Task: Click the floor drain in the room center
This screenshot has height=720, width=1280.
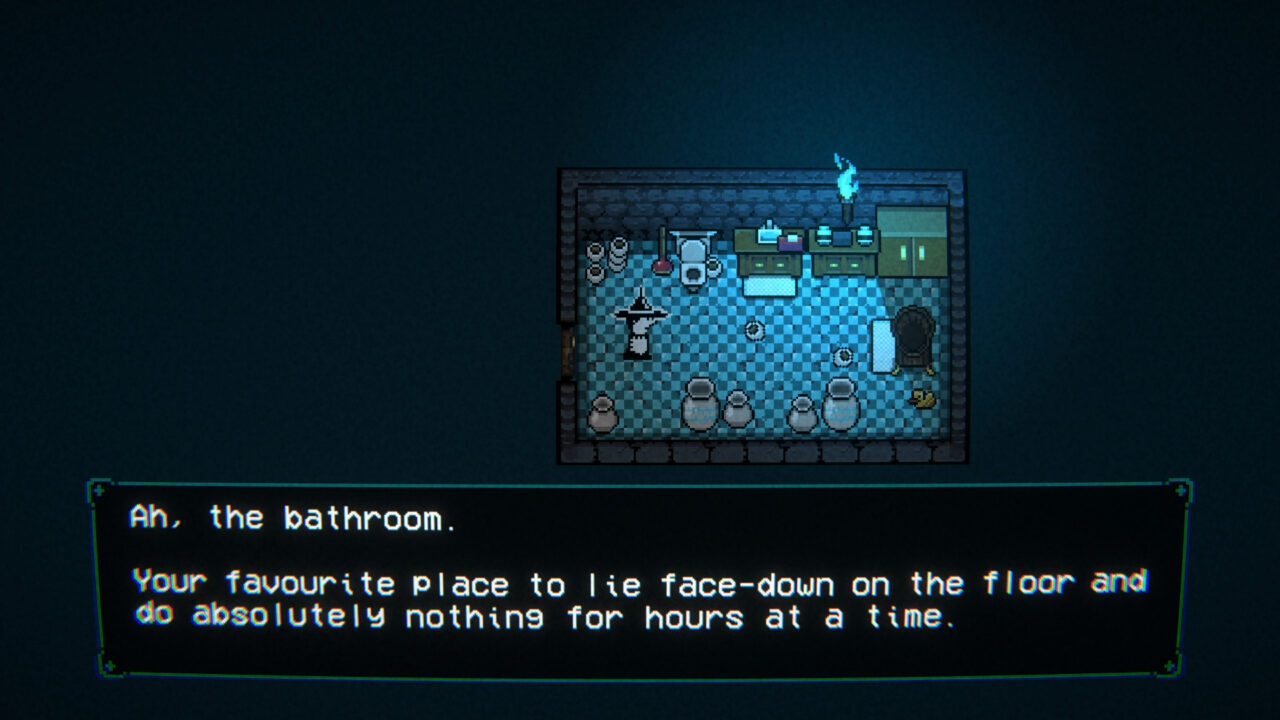Action: click(x=756, y=330)
